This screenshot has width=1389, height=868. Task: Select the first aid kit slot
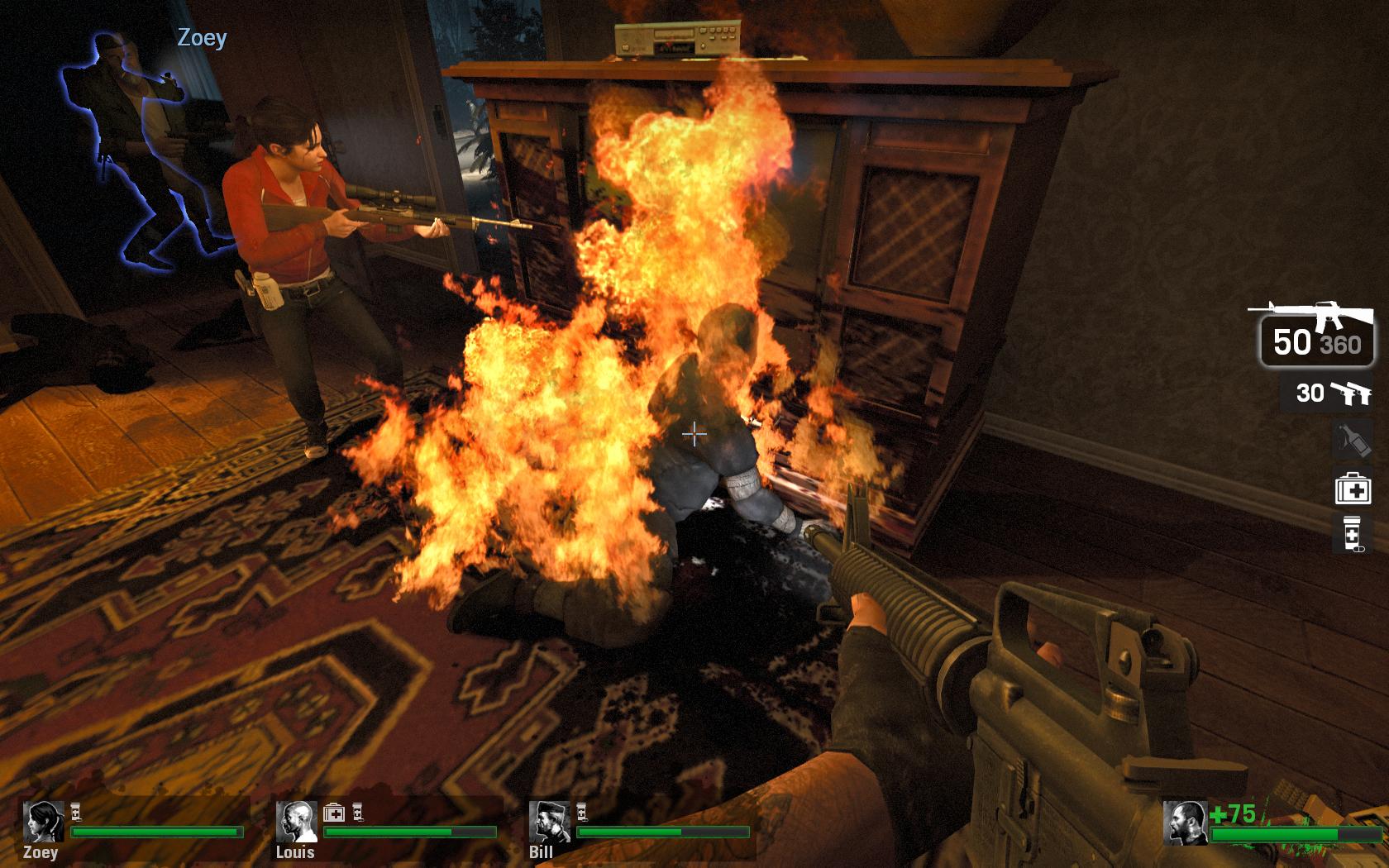[x=1353, y=489]
